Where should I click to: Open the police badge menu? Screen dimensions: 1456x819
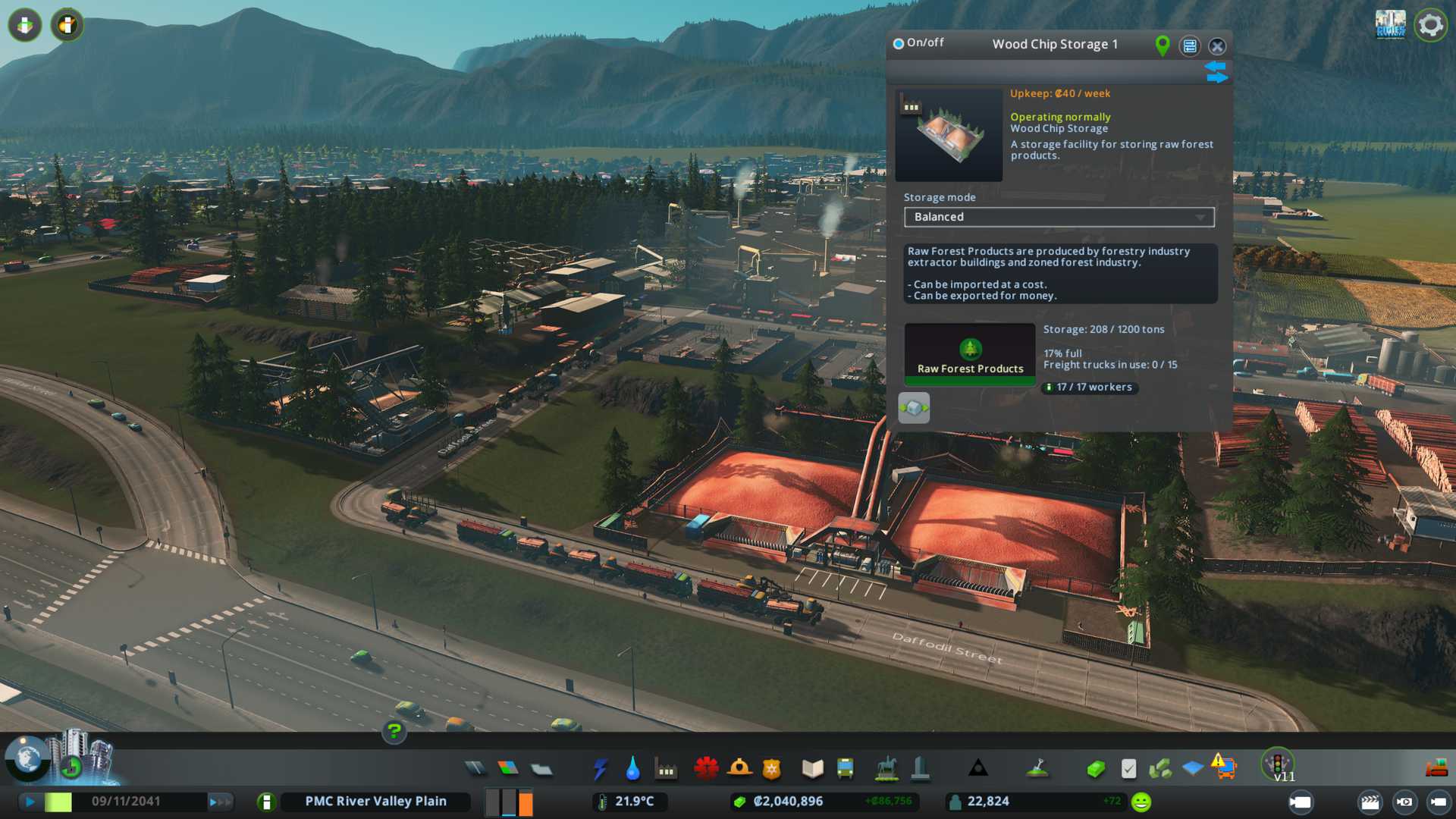click(x=772, y=769)
